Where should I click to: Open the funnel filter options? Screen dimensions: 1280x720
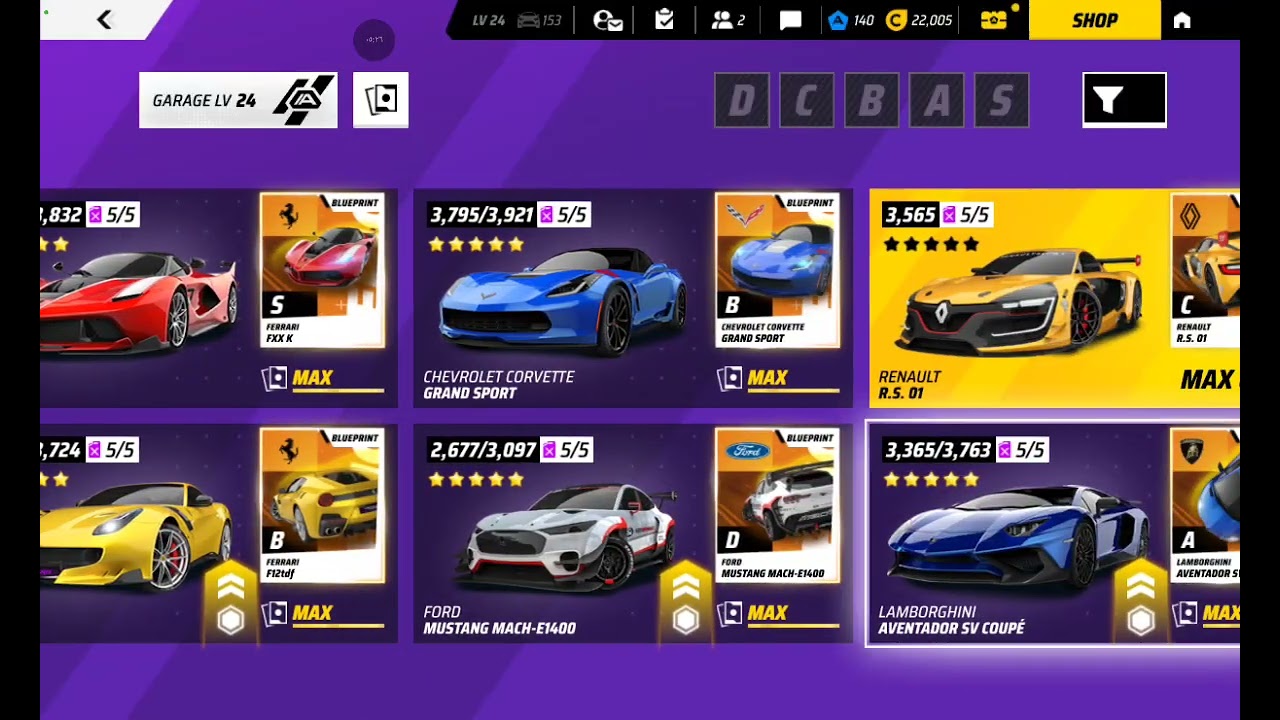click(1124, 100)
